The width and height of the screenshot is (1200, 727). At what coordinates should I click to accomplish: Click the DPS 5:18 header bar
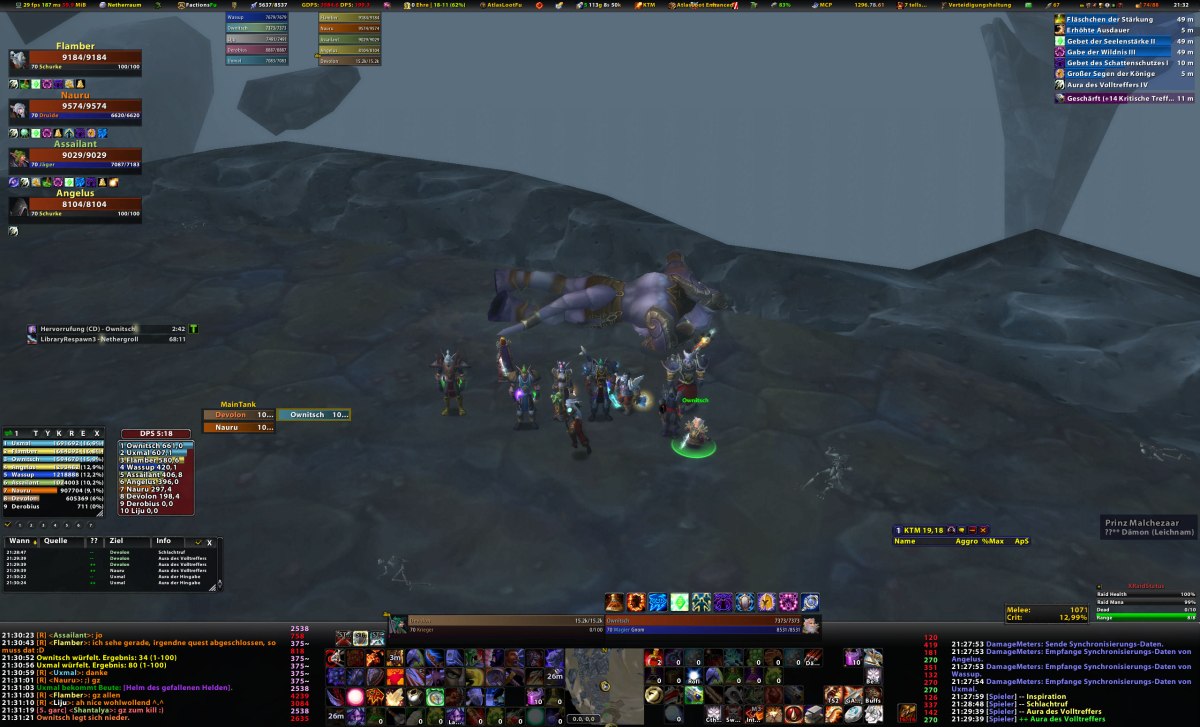tap(156, 433)
